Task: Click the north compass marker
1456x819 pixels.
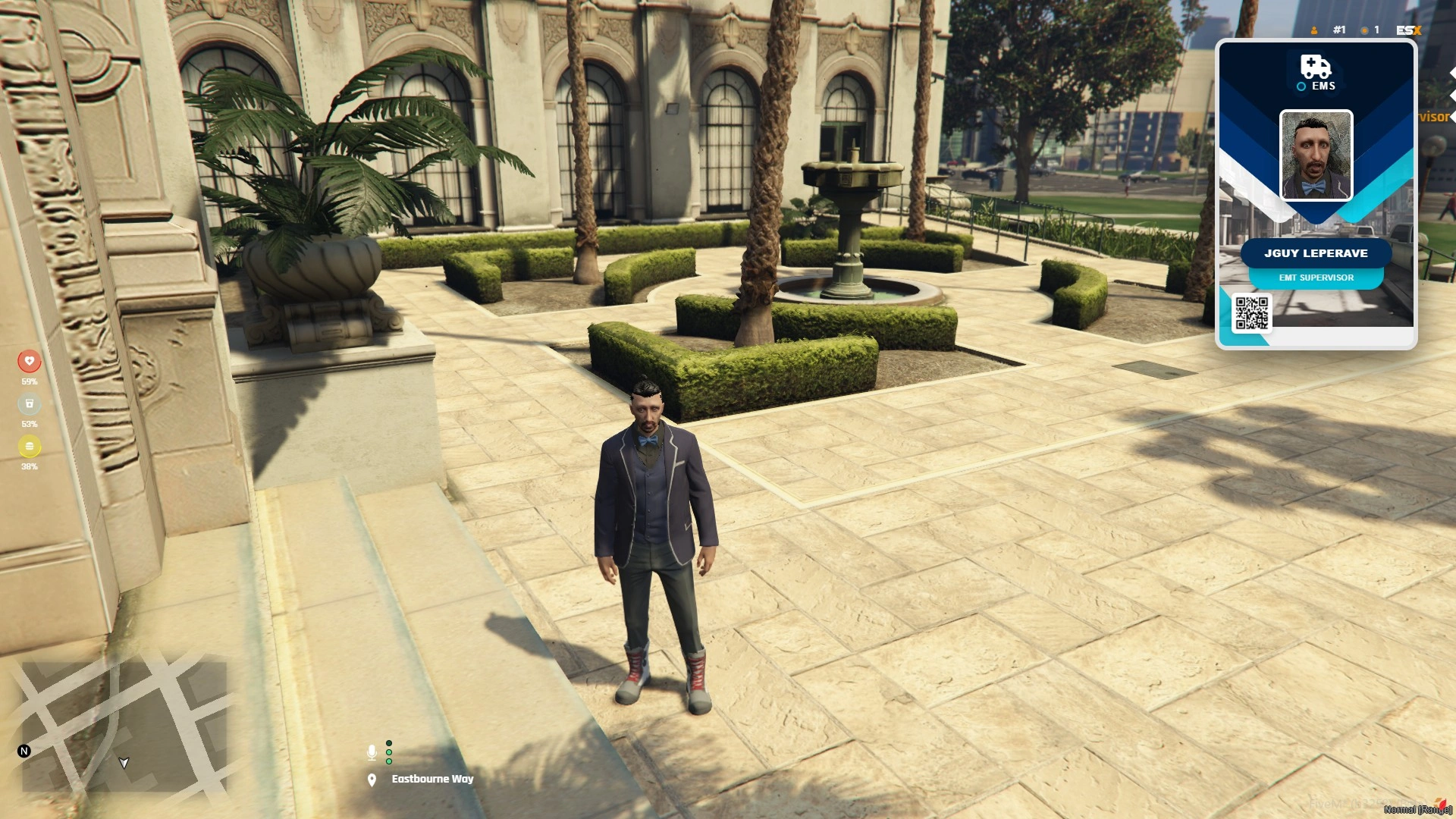Action: coord(24,751)
